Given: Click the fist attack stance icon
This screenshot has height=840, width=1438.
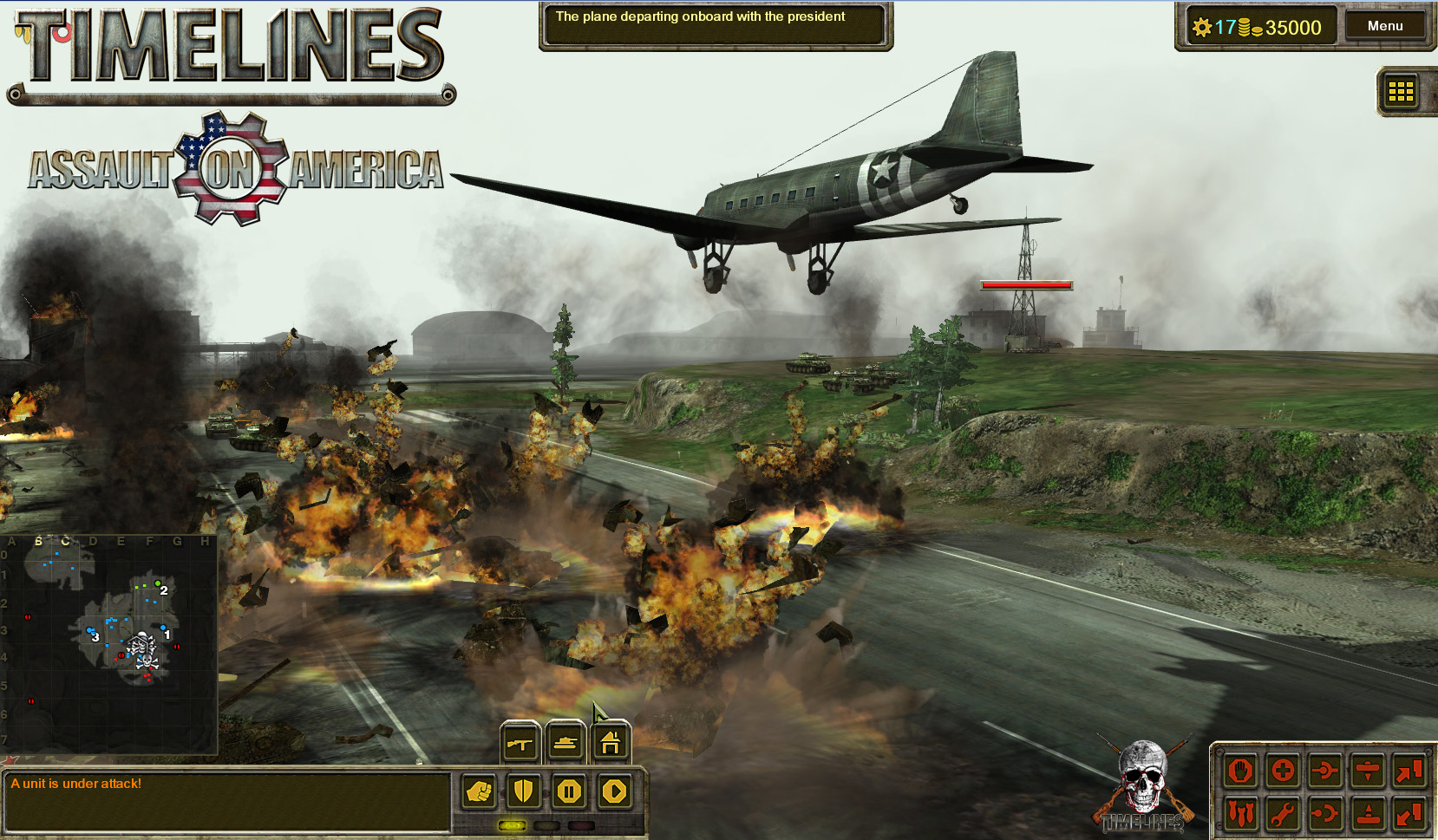Looking at the screenshot, I should click(478, 791).
